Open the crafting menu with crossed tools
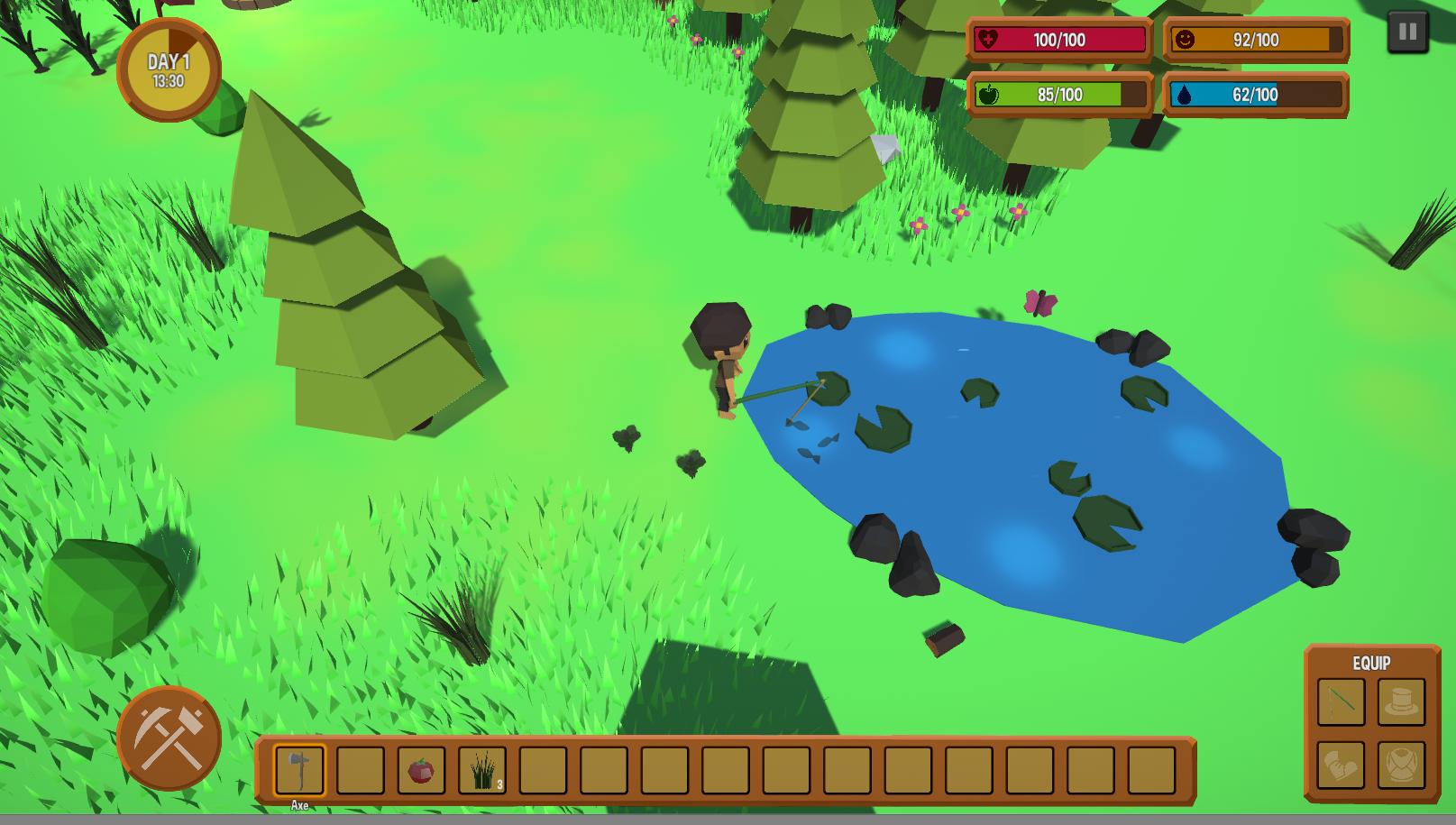Image resolution: width=1456 pixels, height=825 pixels. 169,738
